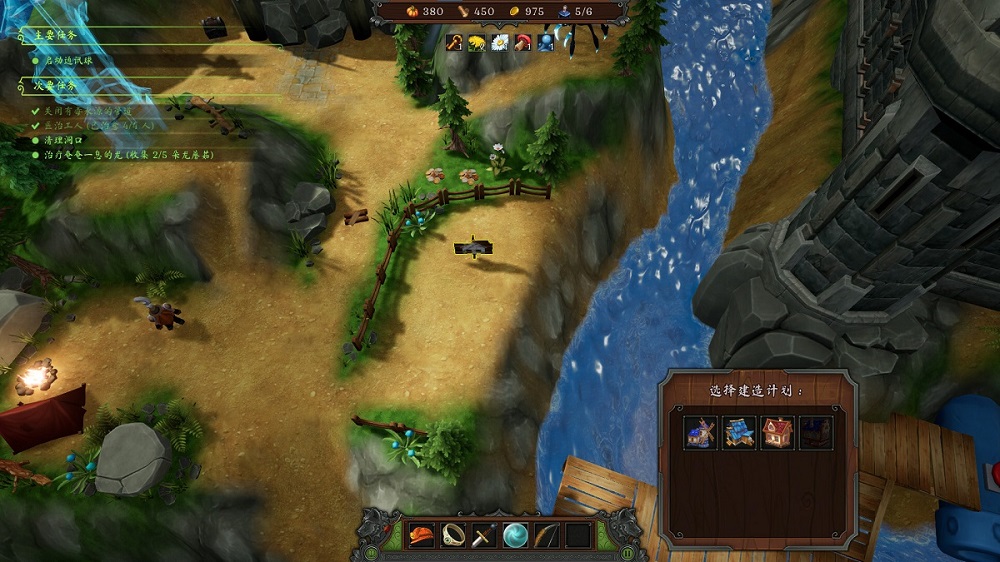Select the gold ring slot
The width and height of the screenshot is (1000, 562).
point(453,535)
